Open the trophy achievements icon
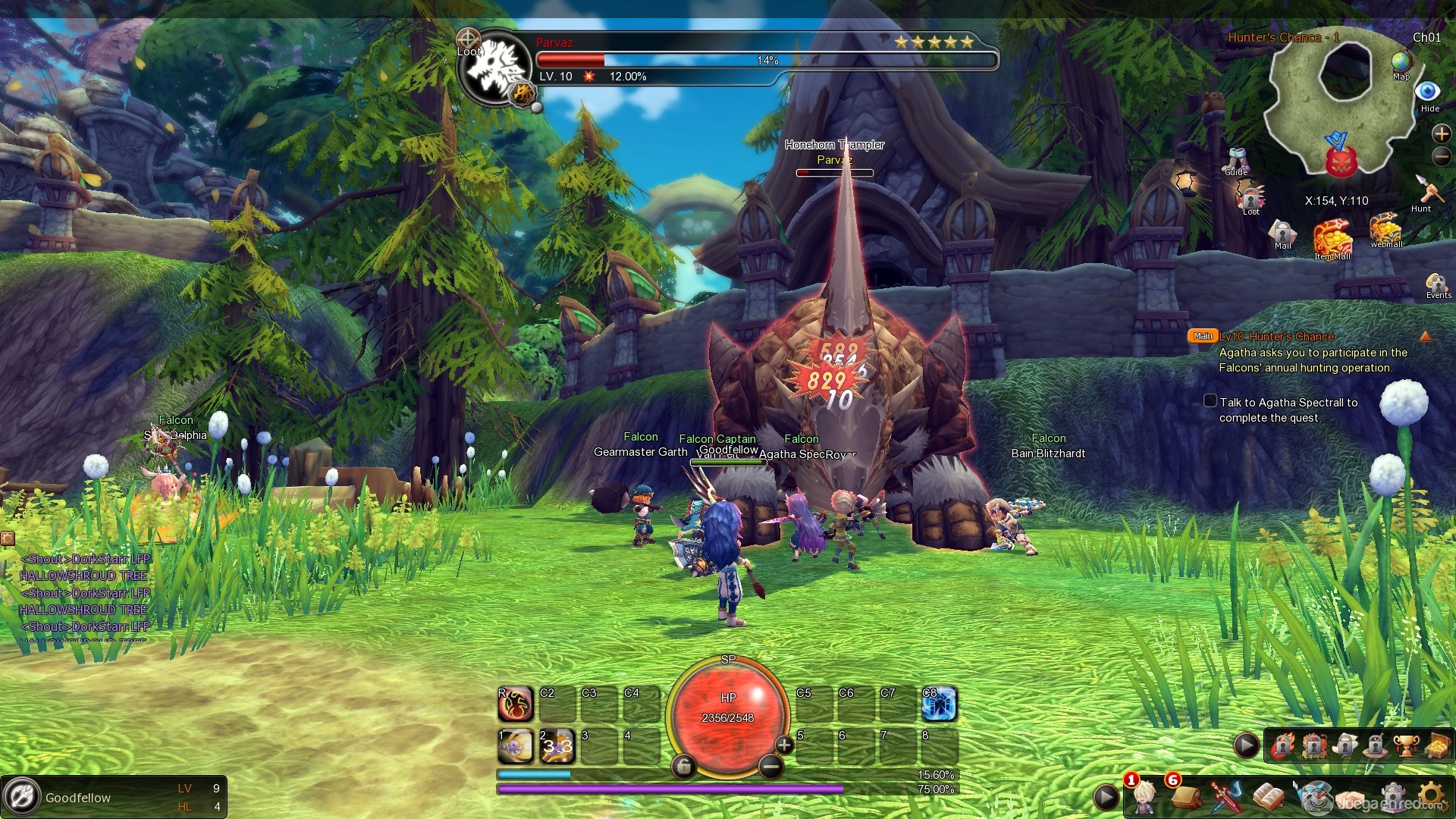 point(1405,746)
